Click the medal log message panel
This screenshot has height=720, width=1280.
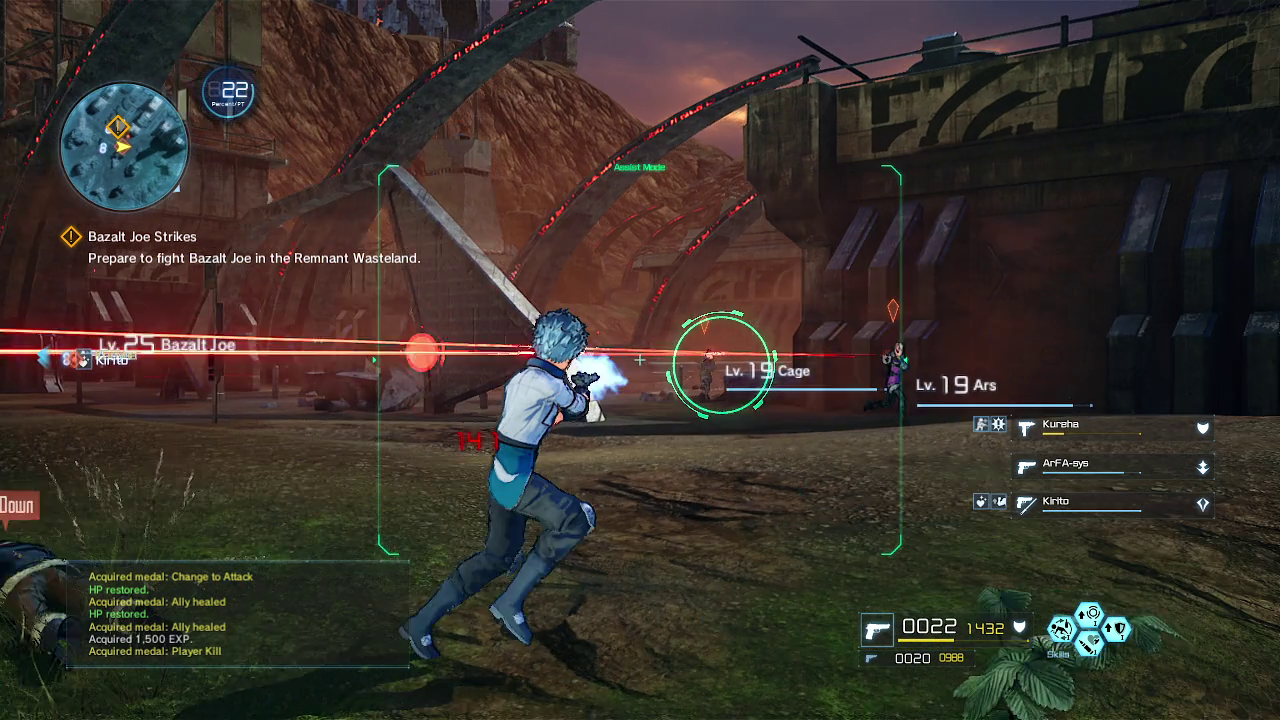pos(238,614)
